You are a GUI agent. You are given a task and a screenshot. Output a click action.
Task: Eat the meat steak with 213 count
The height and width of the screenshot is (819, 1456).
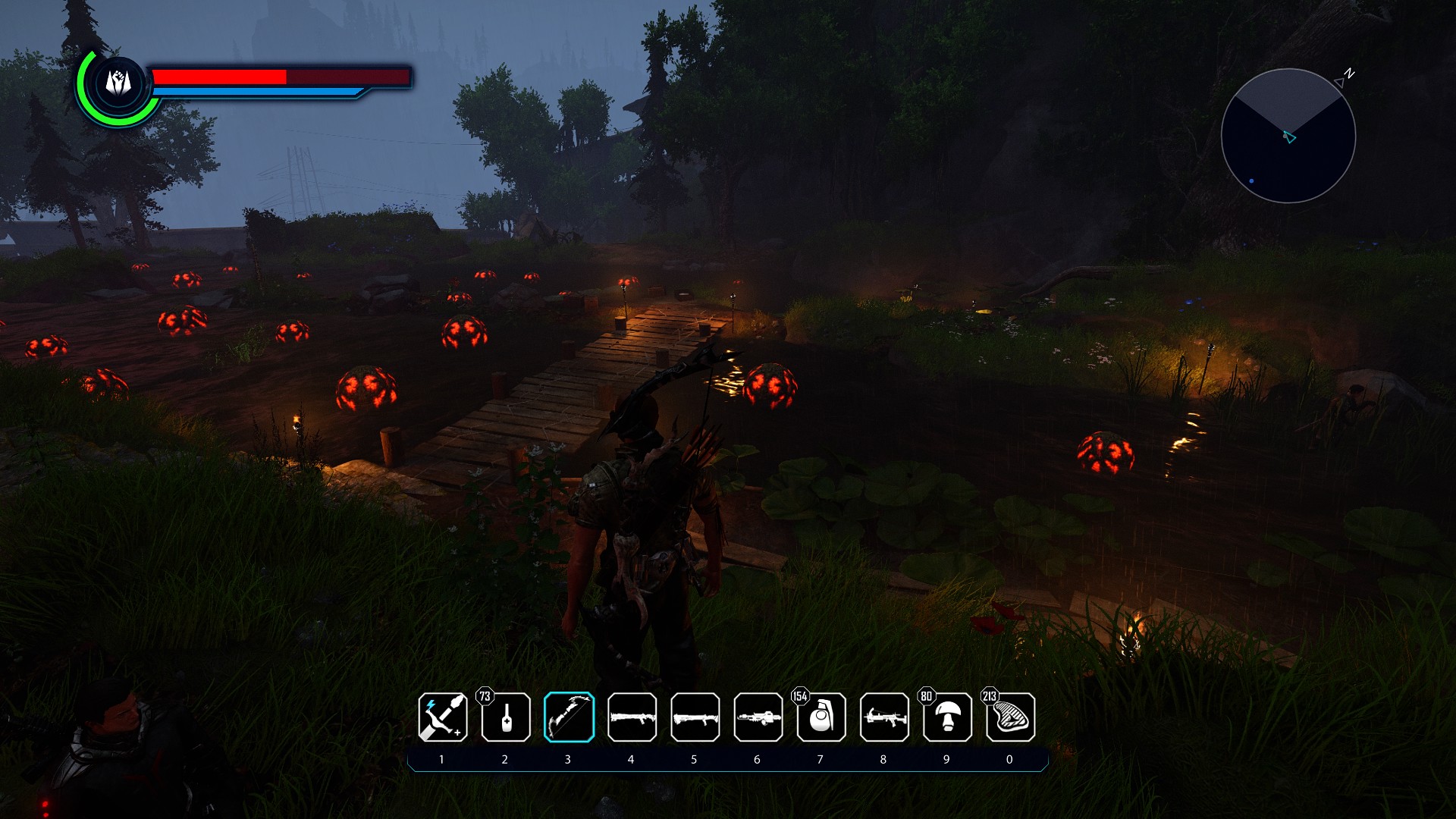[x=1010, y=717]
